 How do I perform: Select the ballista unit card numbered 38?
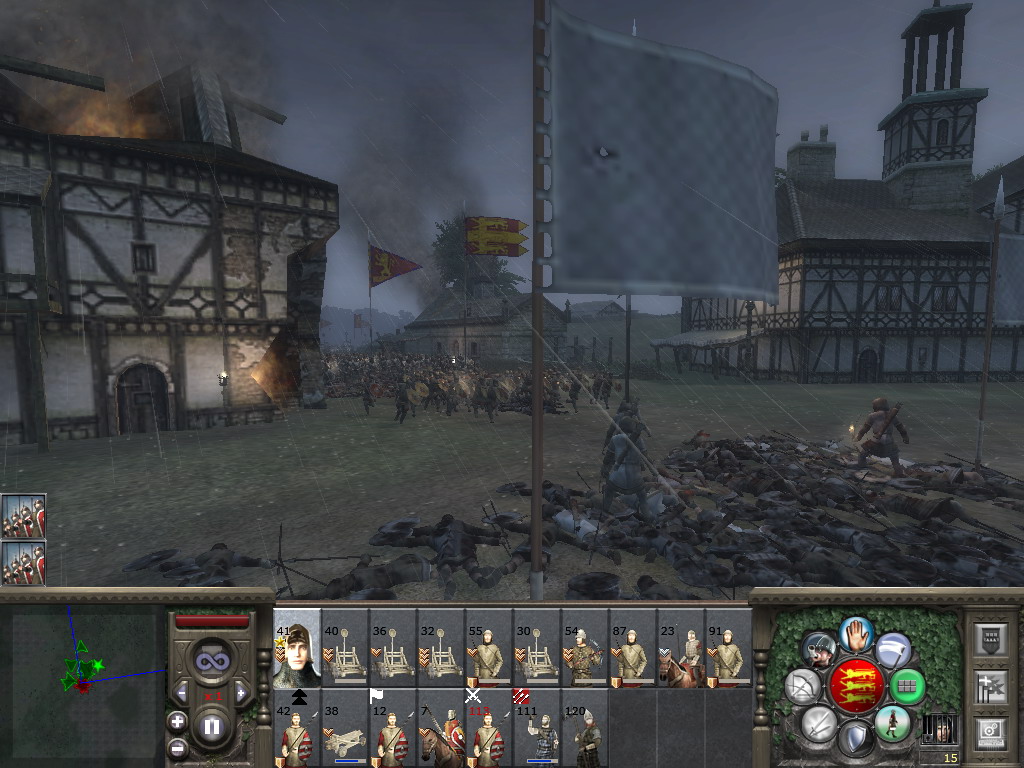345,727
